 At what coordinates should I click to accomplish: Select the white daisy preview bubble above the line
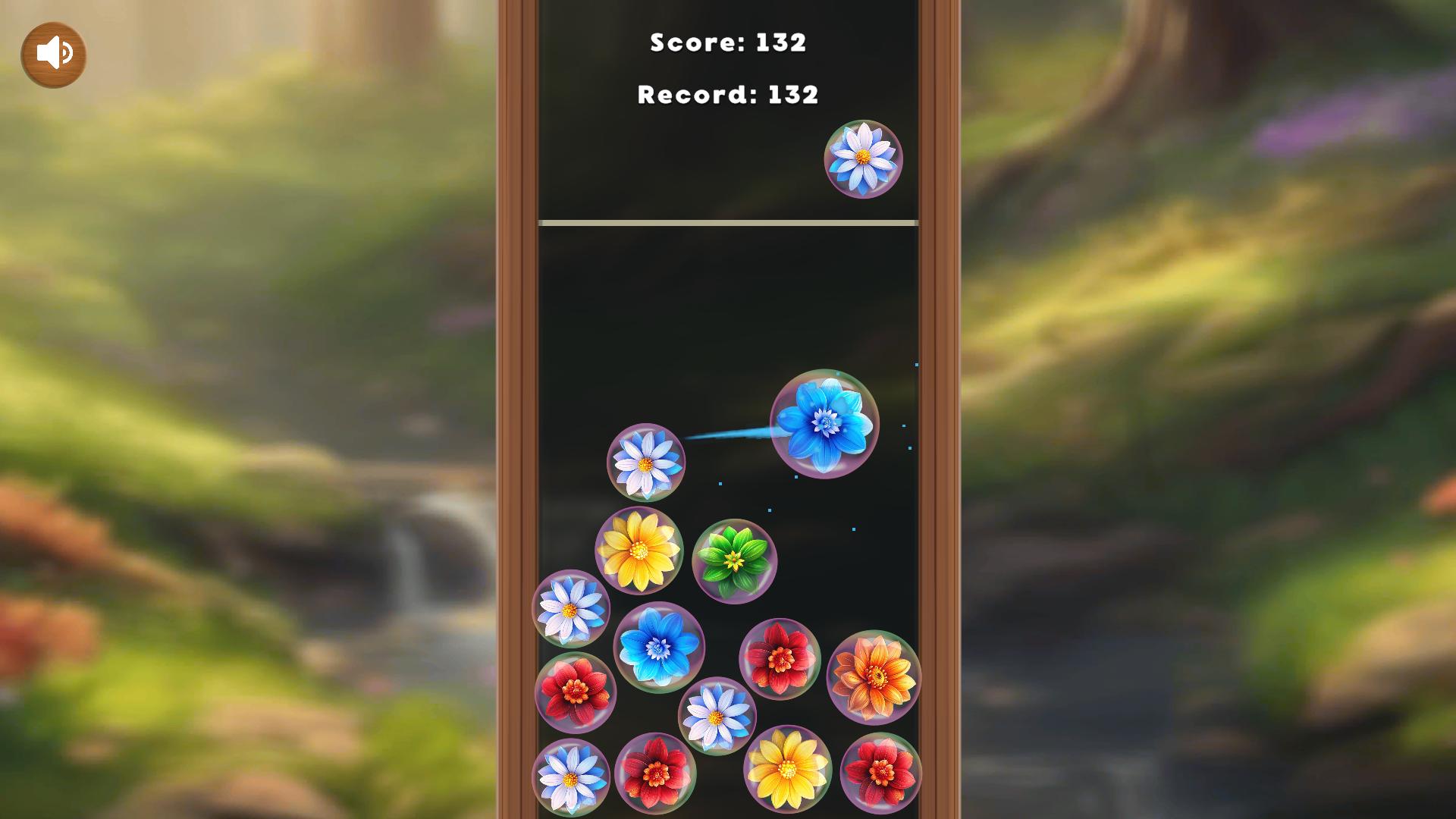pyautogui.click(x=865, y=159)
